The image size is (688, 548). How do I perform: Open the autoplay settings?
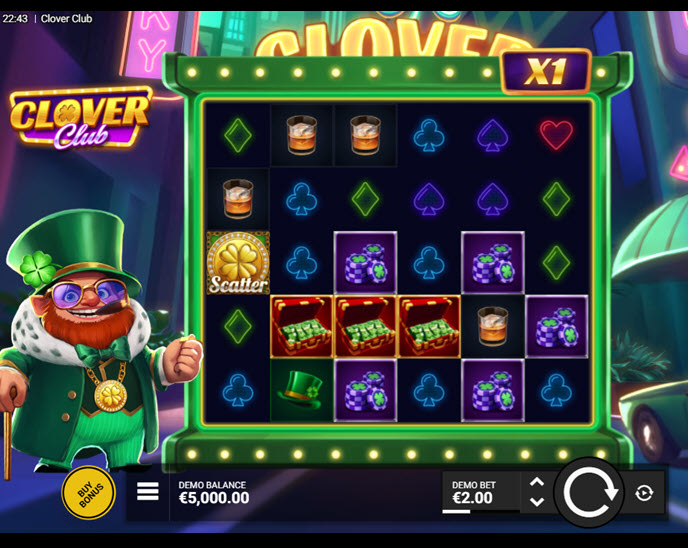point(644,493)
